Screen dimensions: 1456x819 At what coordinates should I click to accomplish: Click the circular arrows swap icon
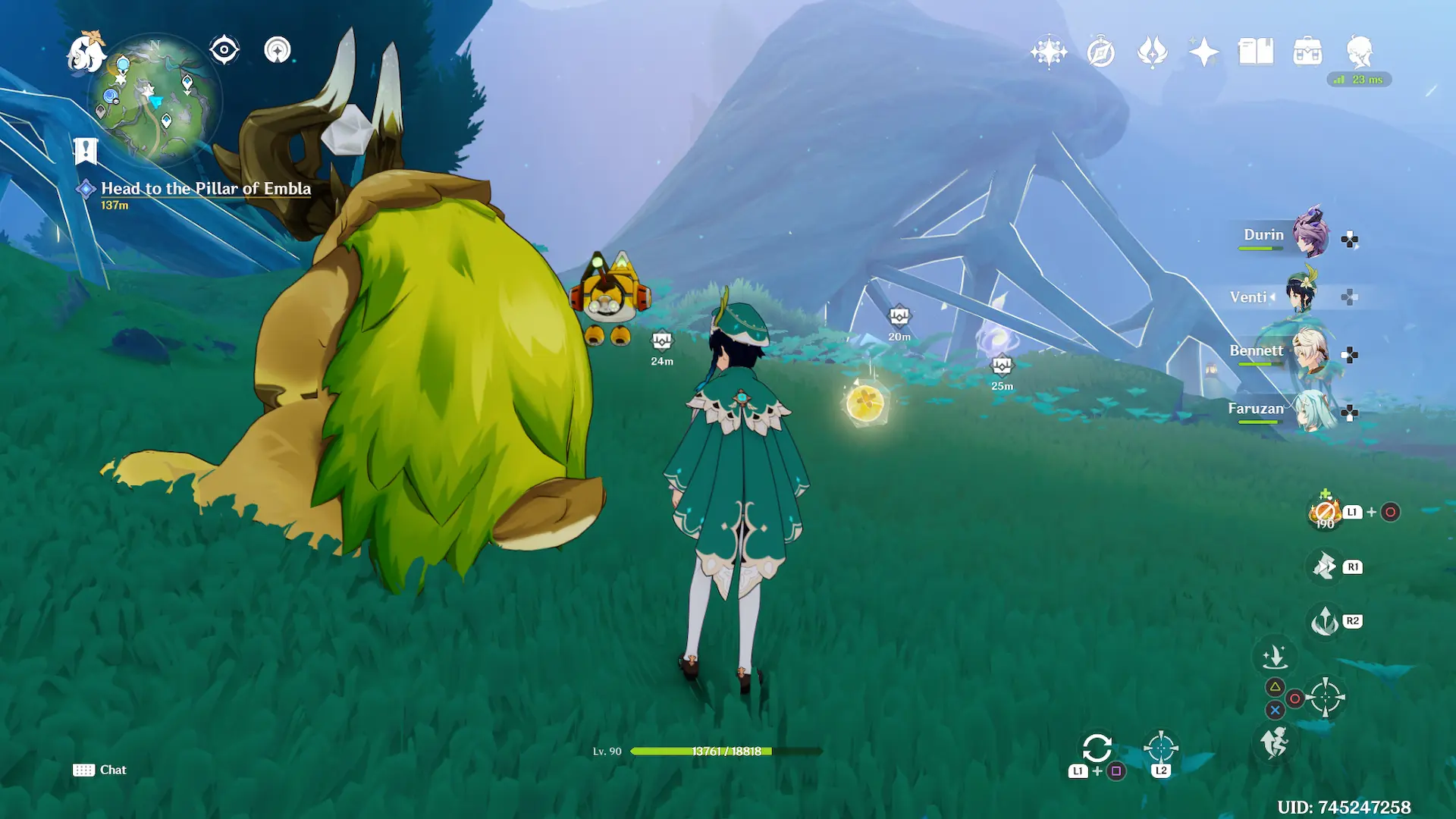[1097, 748]
